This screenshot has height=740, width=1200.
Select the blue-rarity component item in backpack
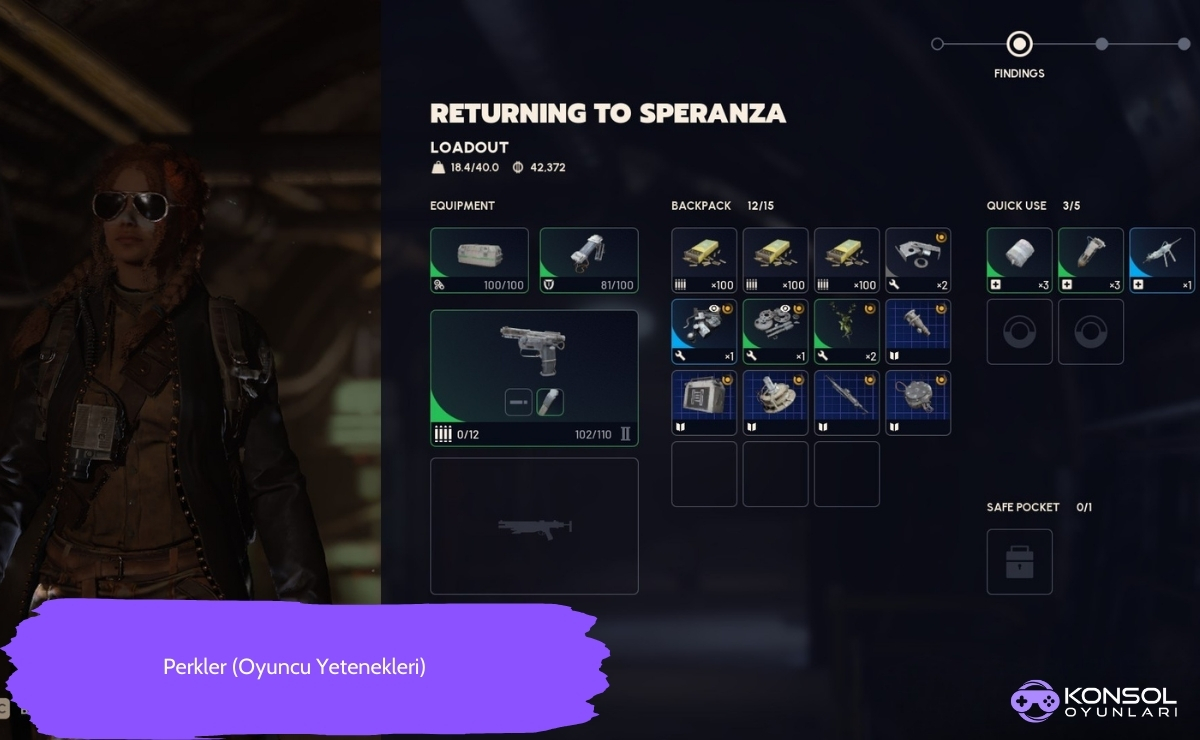click(x=704, y=331)
